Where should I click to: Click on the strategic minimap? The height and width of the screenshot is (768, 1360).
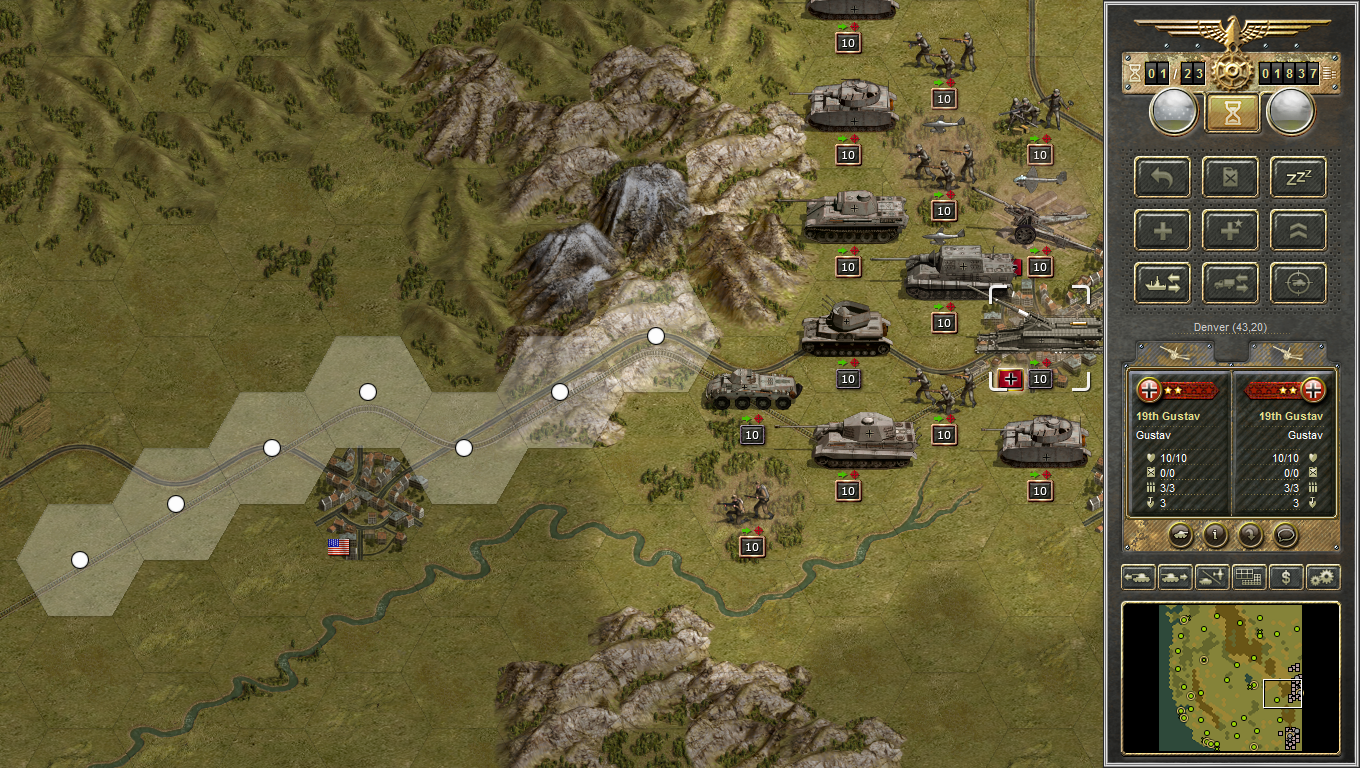pyautogui.click(x=1230, y=677)
